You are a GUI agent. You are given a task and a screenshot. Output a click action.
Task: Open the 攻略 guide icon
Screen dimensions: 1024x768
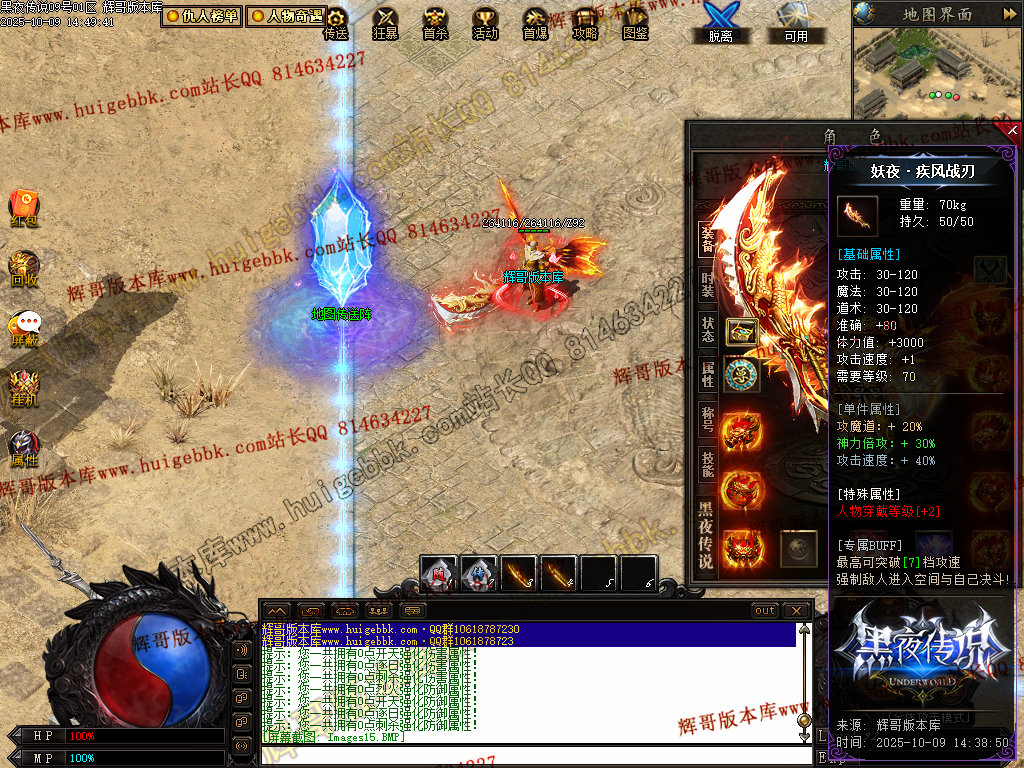(585, 22)
